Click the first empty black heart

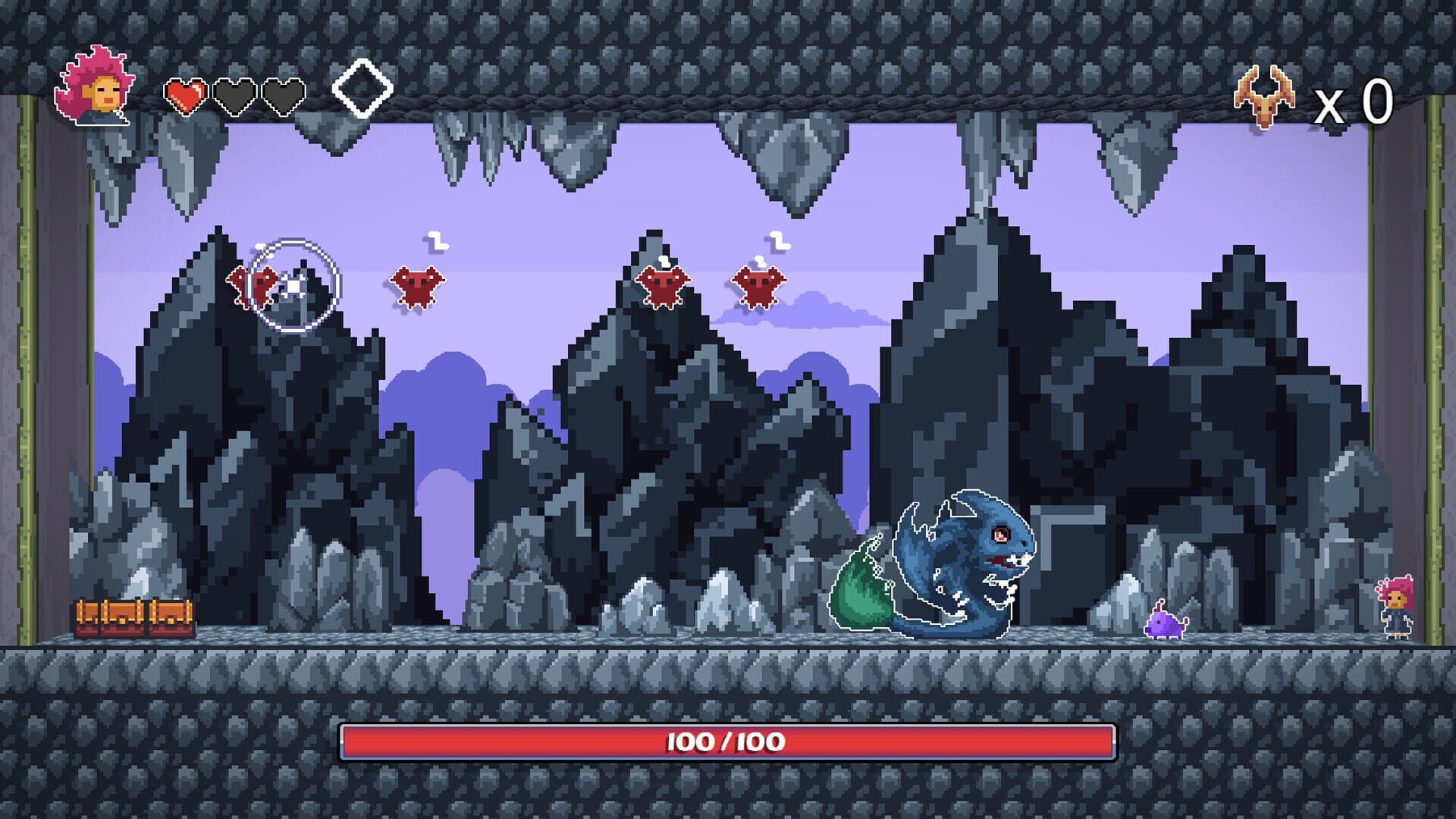point(234,97)
